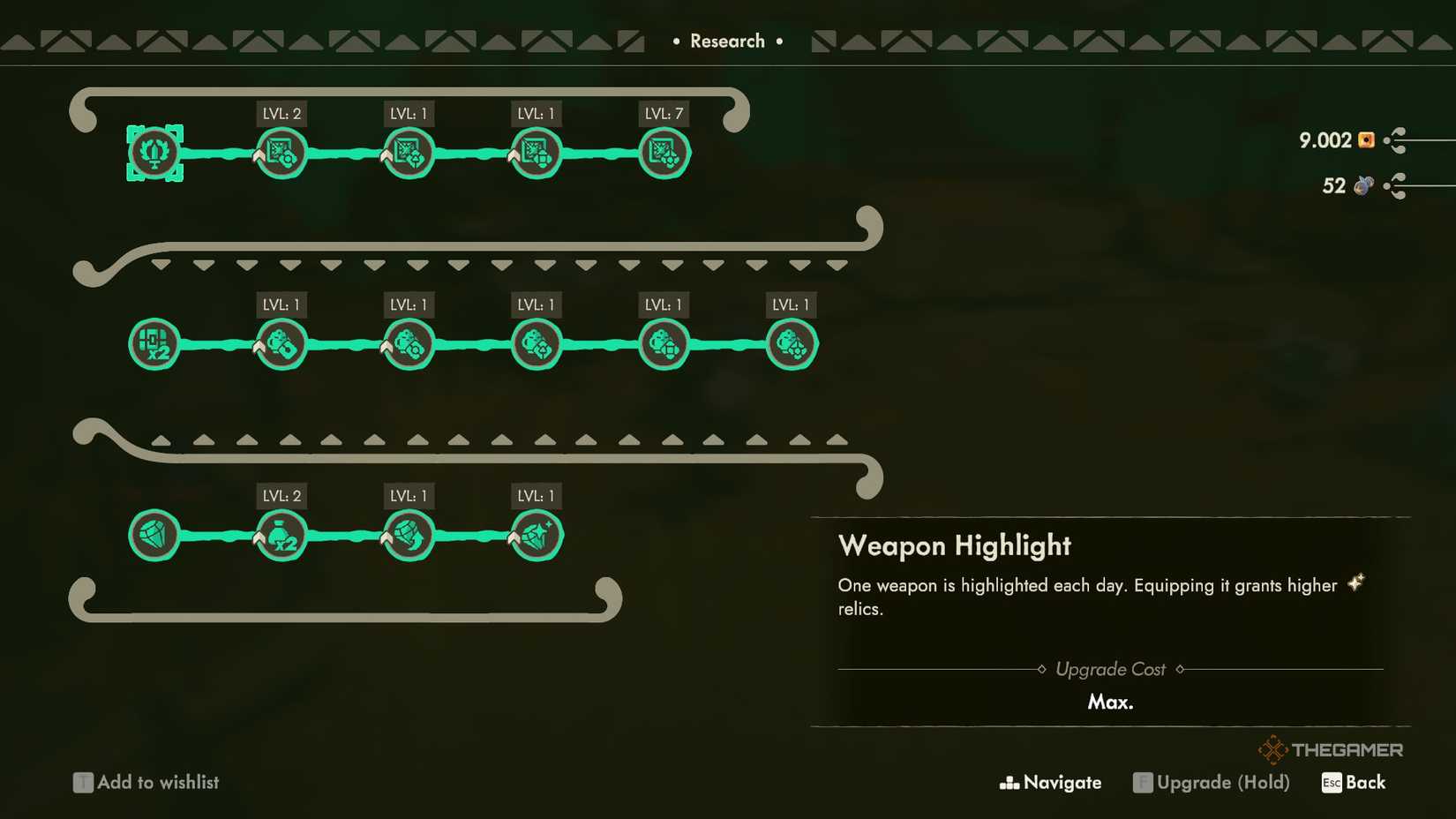The width and height of the screenshot is (1456, 819).
Task: Click the fruit currency icon beside 52
Action: tap(1362, 186)
